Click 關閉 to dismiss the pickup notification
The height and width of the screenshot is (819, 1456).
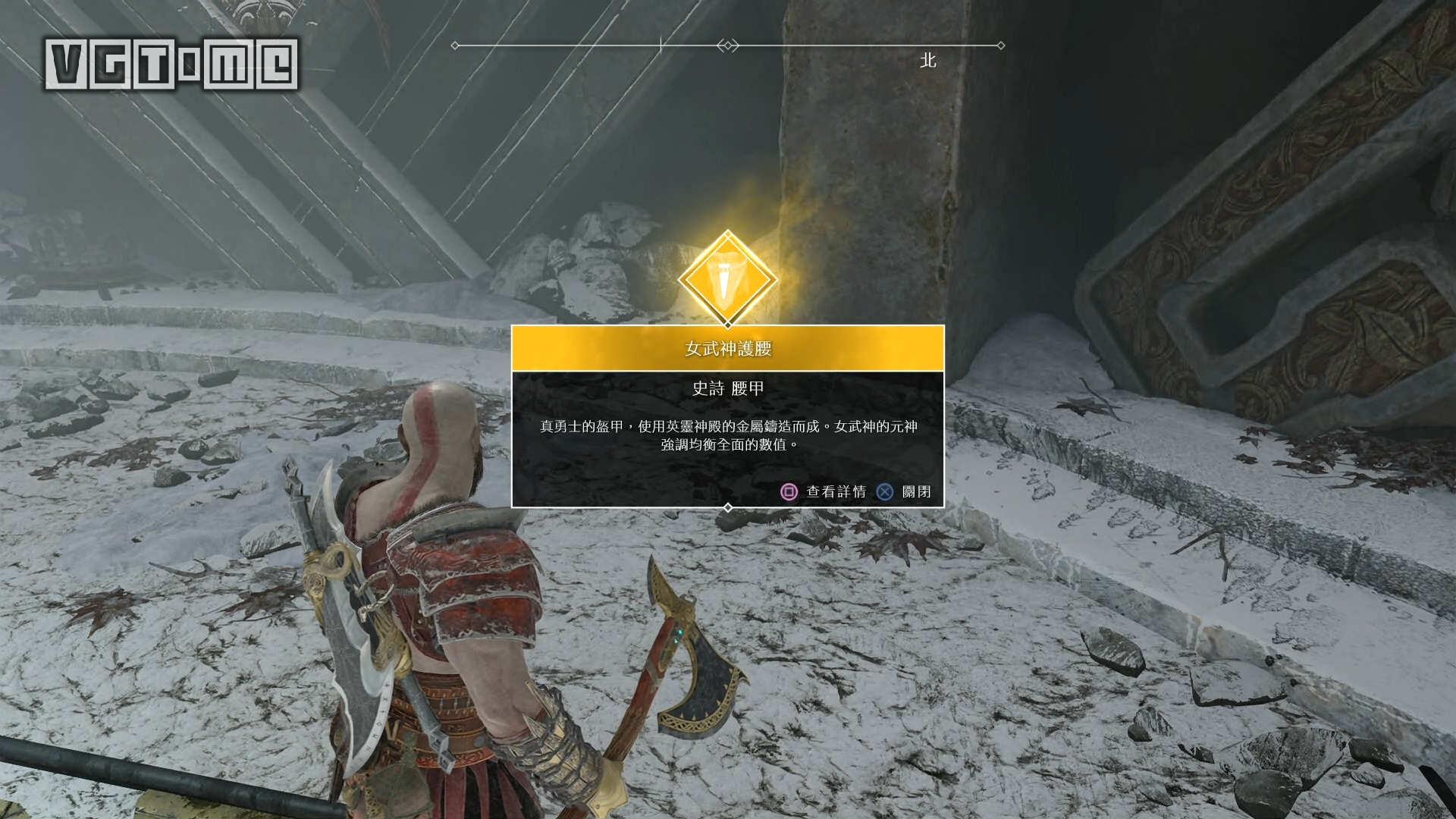pos(918,492)
